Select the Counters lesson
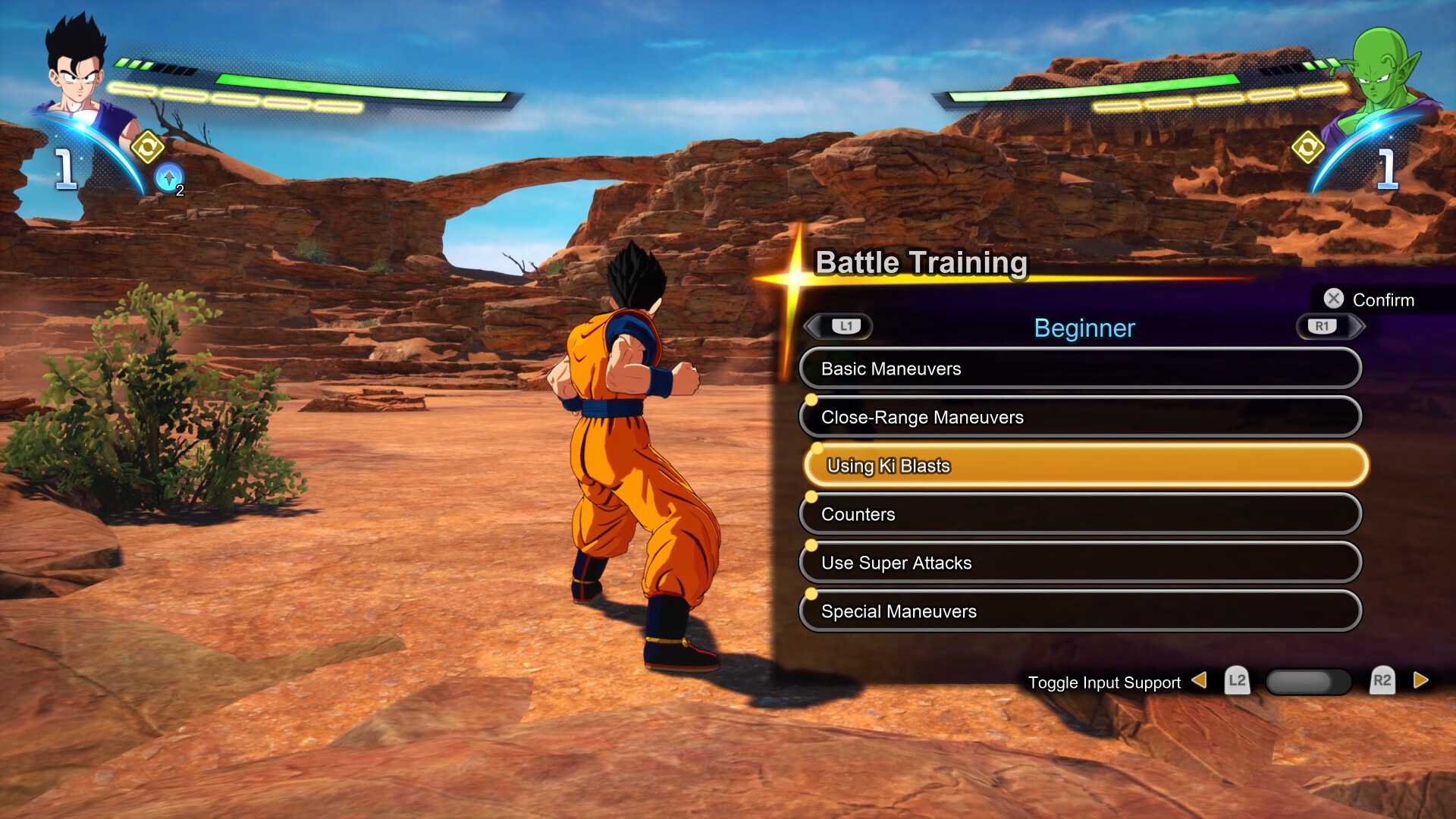 (x=1081, y=513)
